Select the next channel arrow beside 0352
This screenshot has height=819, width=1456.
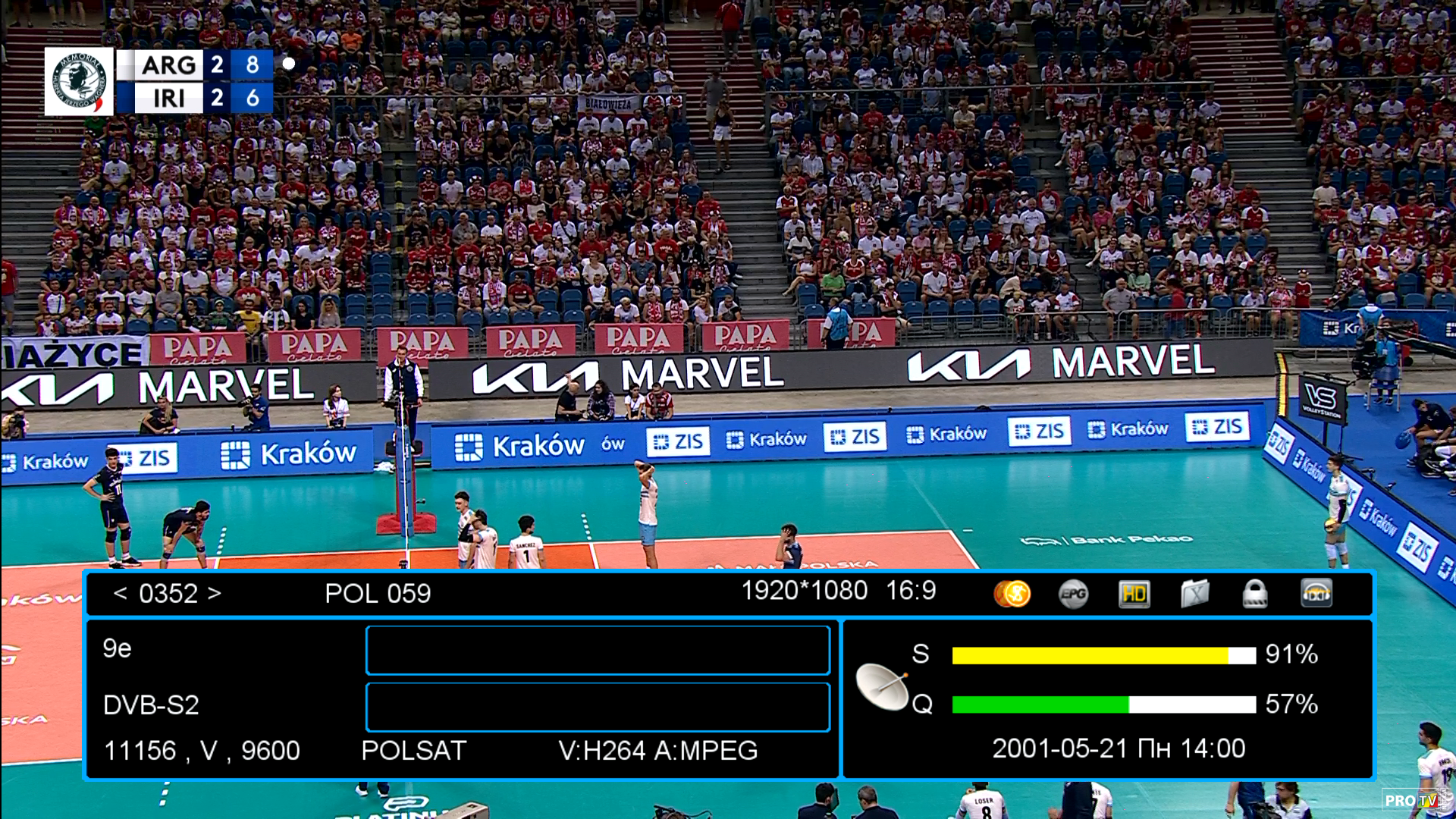pyautogui.click(x=215, y=593)
